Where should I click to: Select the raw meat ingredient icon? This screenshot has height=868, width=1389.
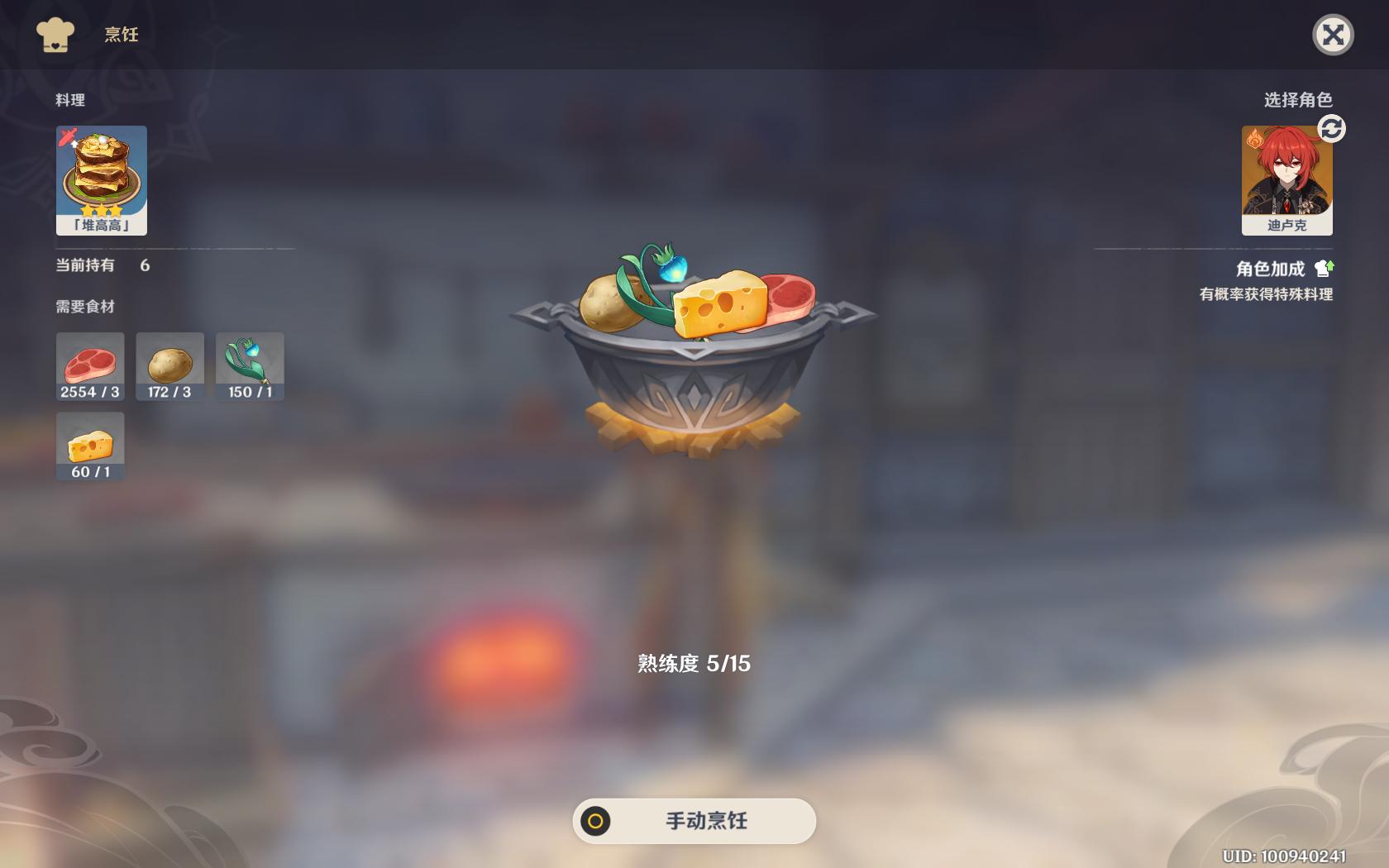click(89, 365)
